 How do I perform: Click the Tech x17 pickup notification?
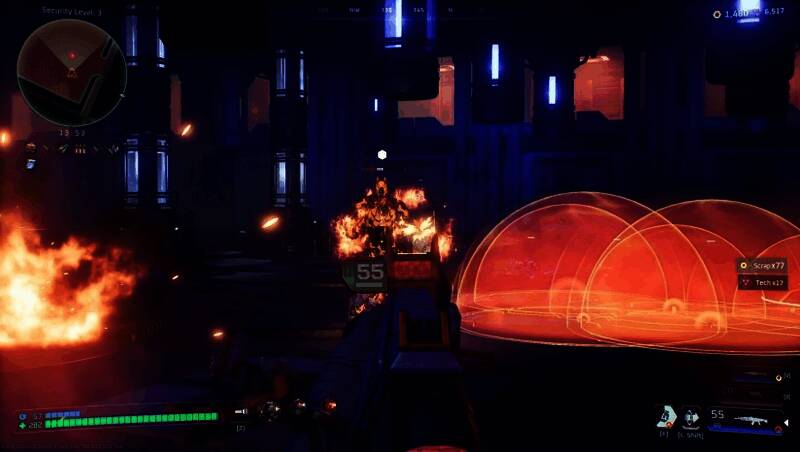(762, 282)
